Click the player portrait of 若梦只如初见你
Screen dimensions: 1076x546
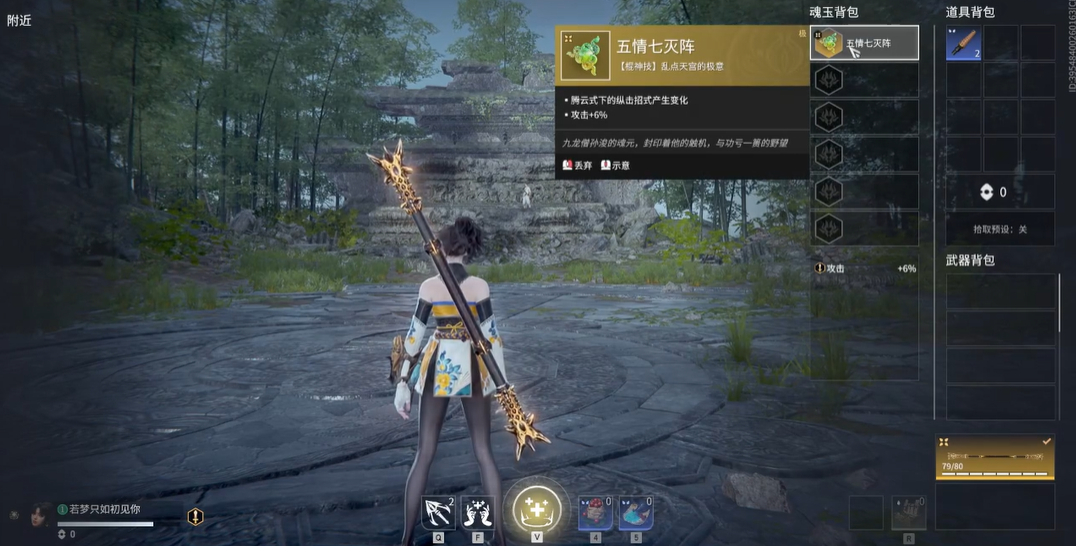coord(40,514)
